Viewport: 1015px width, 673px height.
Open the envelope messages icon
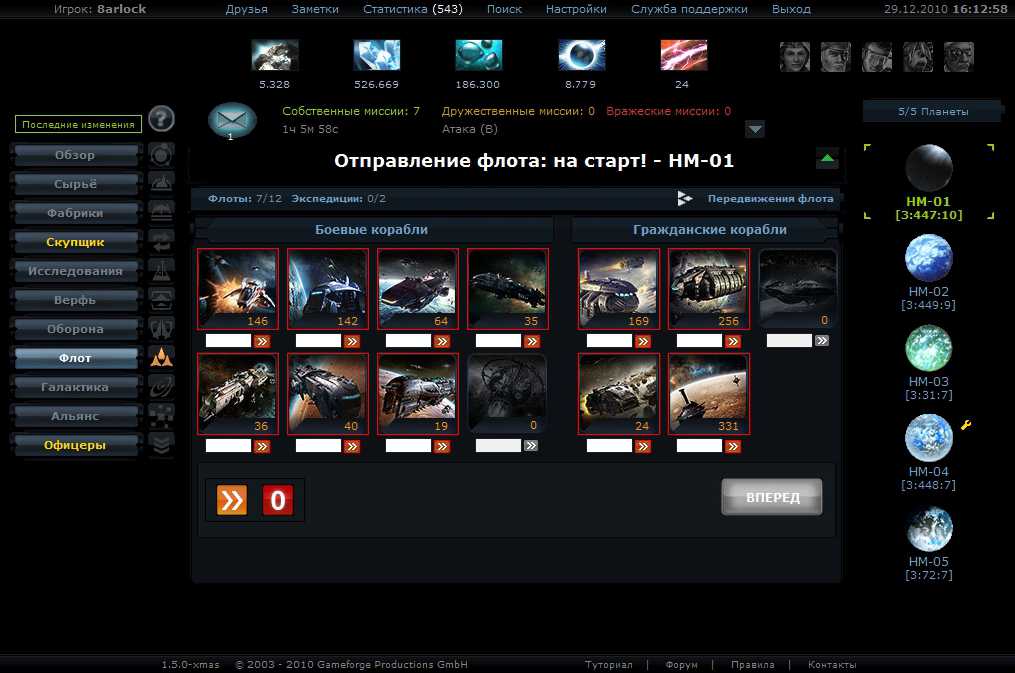point(232,120)
